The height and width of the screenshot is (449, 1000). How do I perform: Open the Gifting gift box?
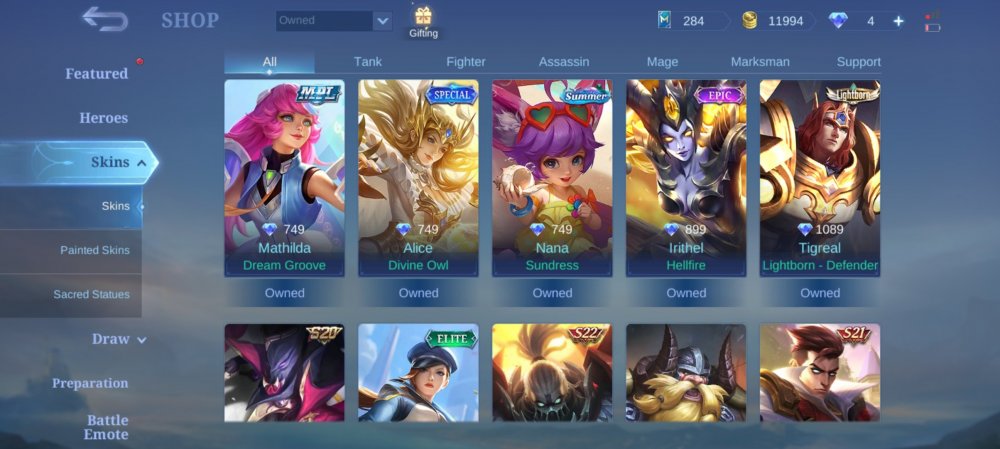(423, 20)
